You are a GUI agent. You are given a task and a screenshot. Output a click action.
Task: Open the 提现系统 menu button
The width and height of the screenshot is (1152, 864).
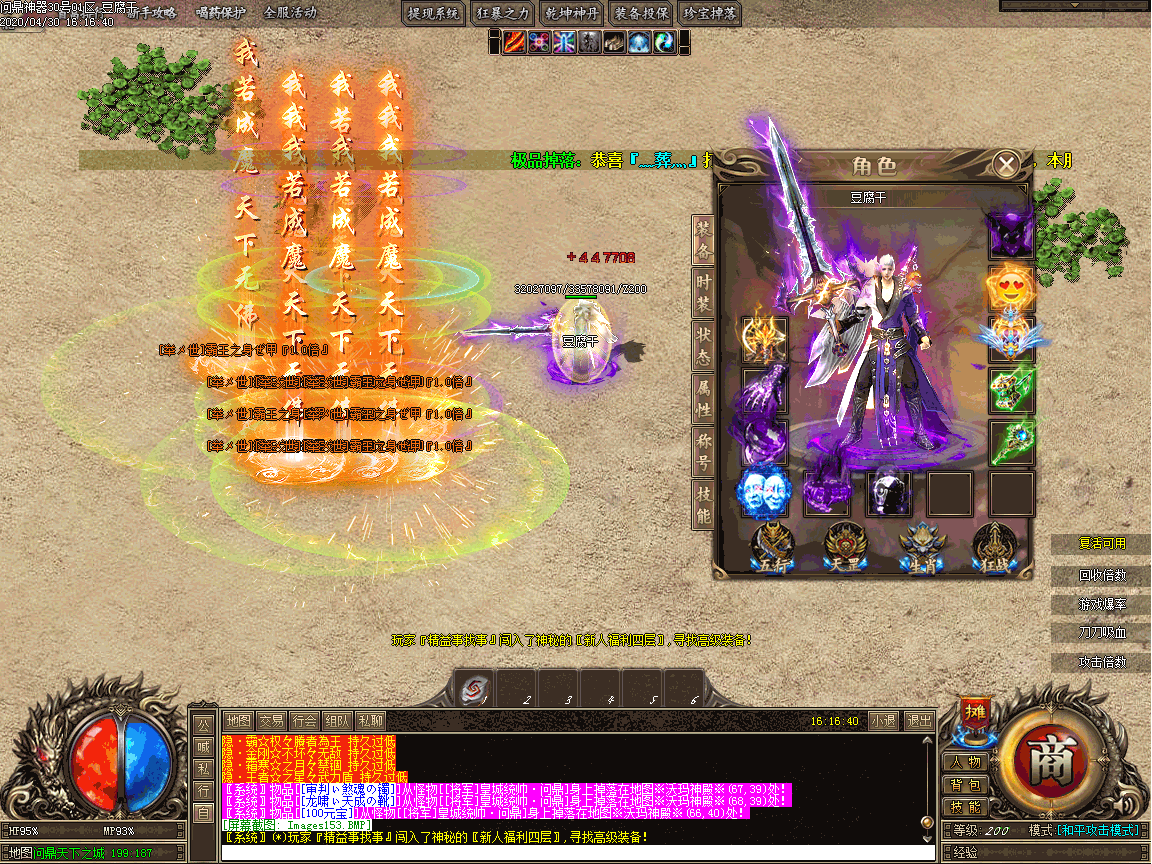click(435, 14)
